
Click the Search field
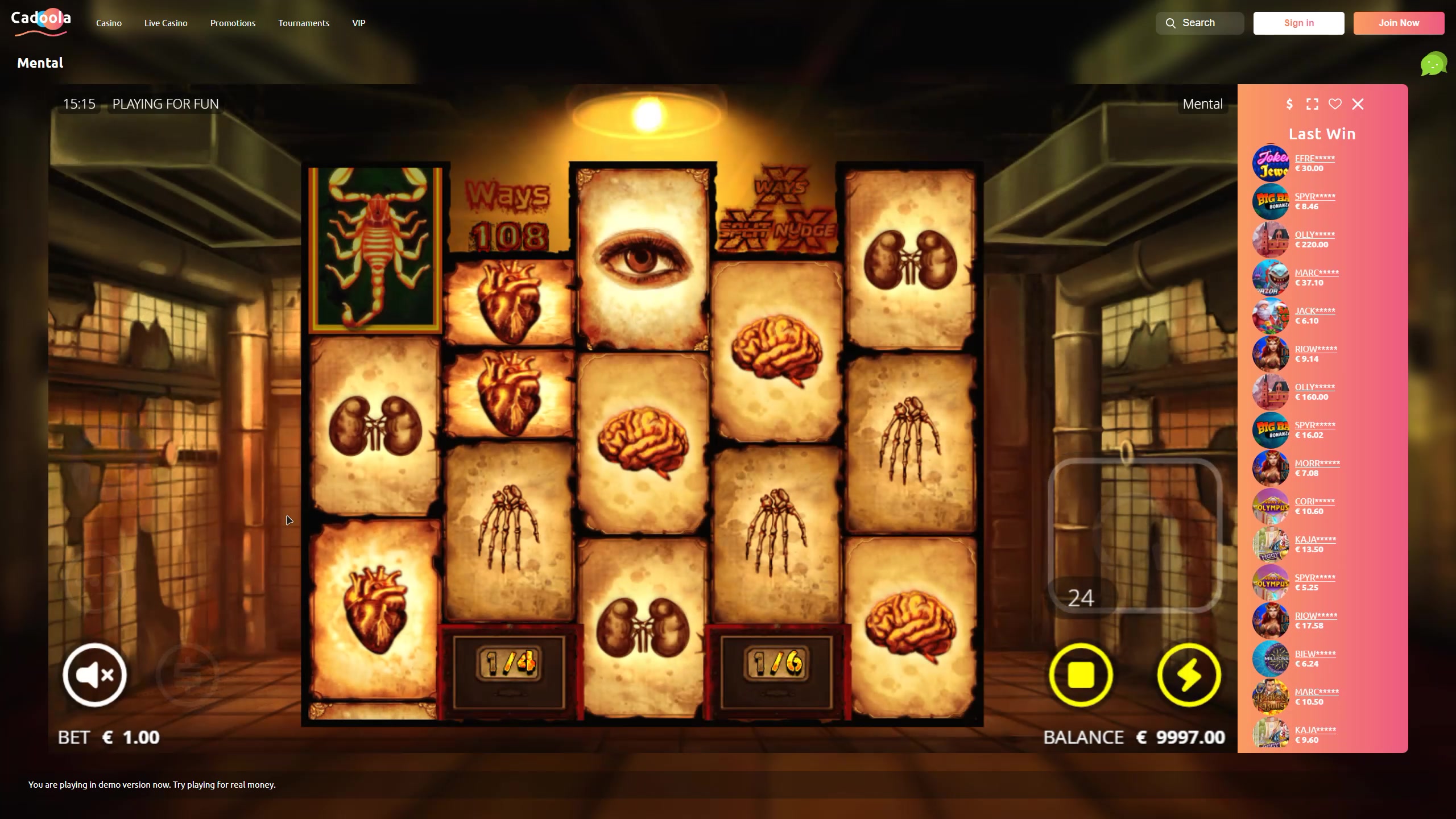pyautogui.click(x=1199, y=23)
